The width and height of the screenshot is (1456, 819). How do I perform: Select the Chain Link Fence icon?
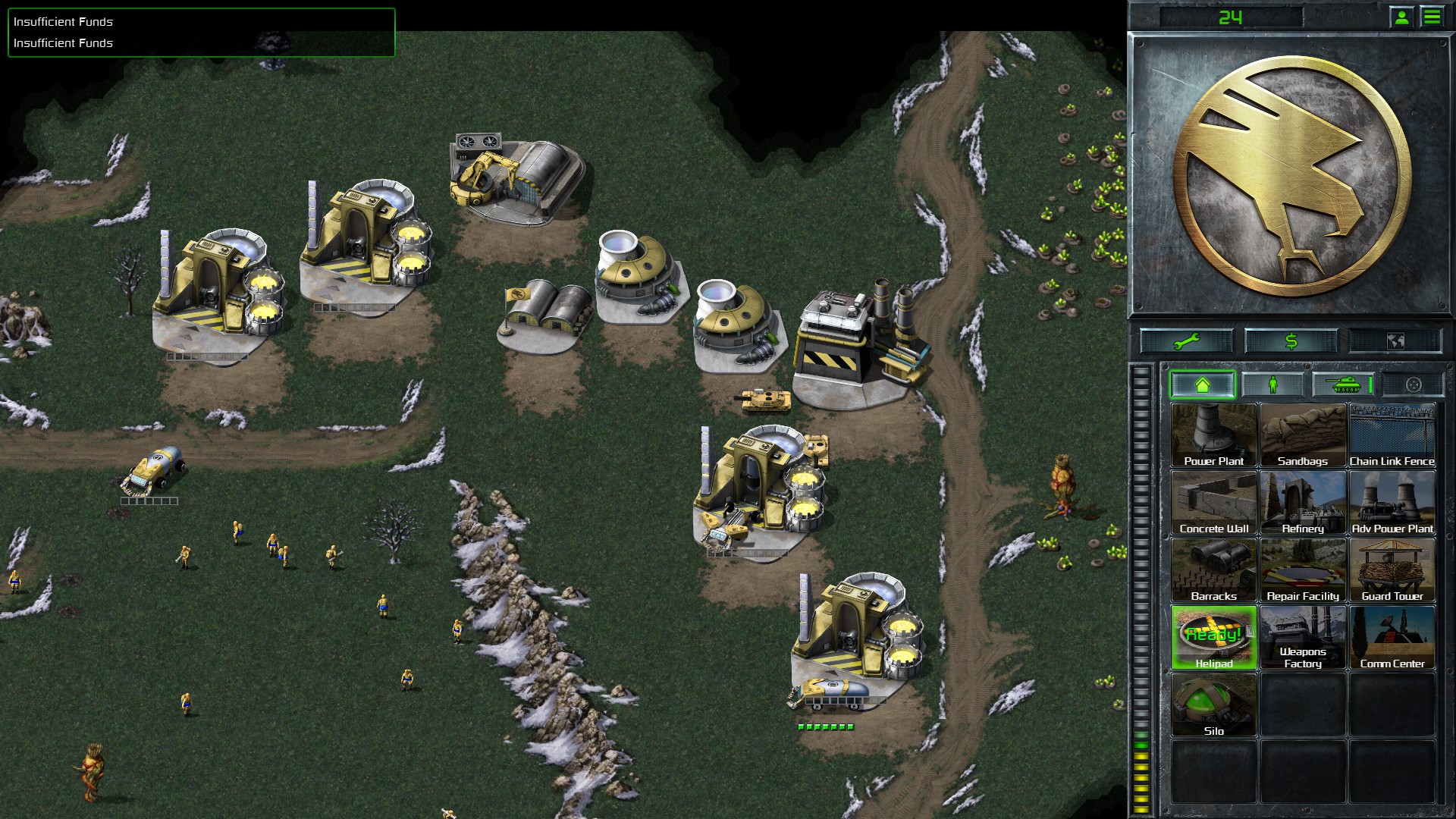point(1392,432)
